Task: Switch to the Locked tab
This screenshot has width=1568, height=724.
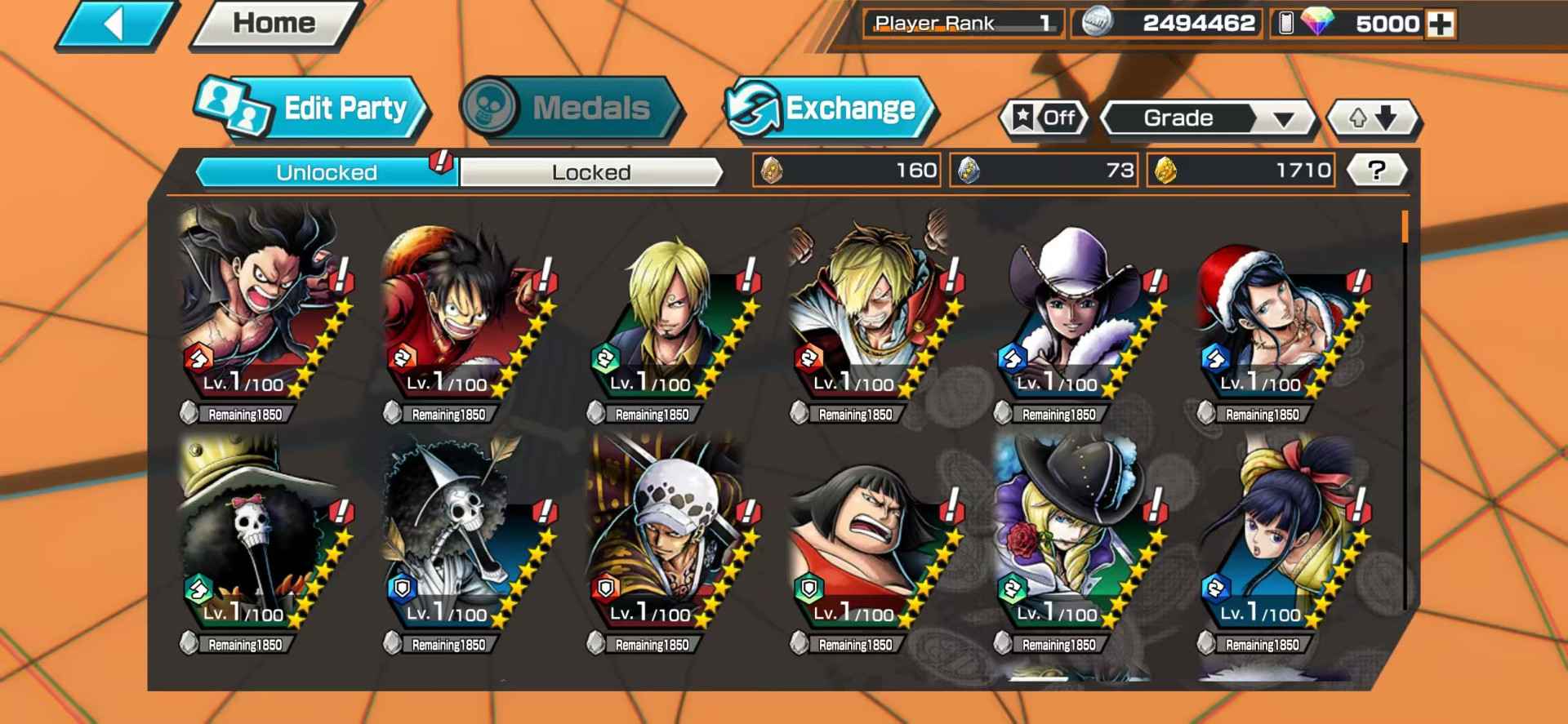Action: coord(590,172)
